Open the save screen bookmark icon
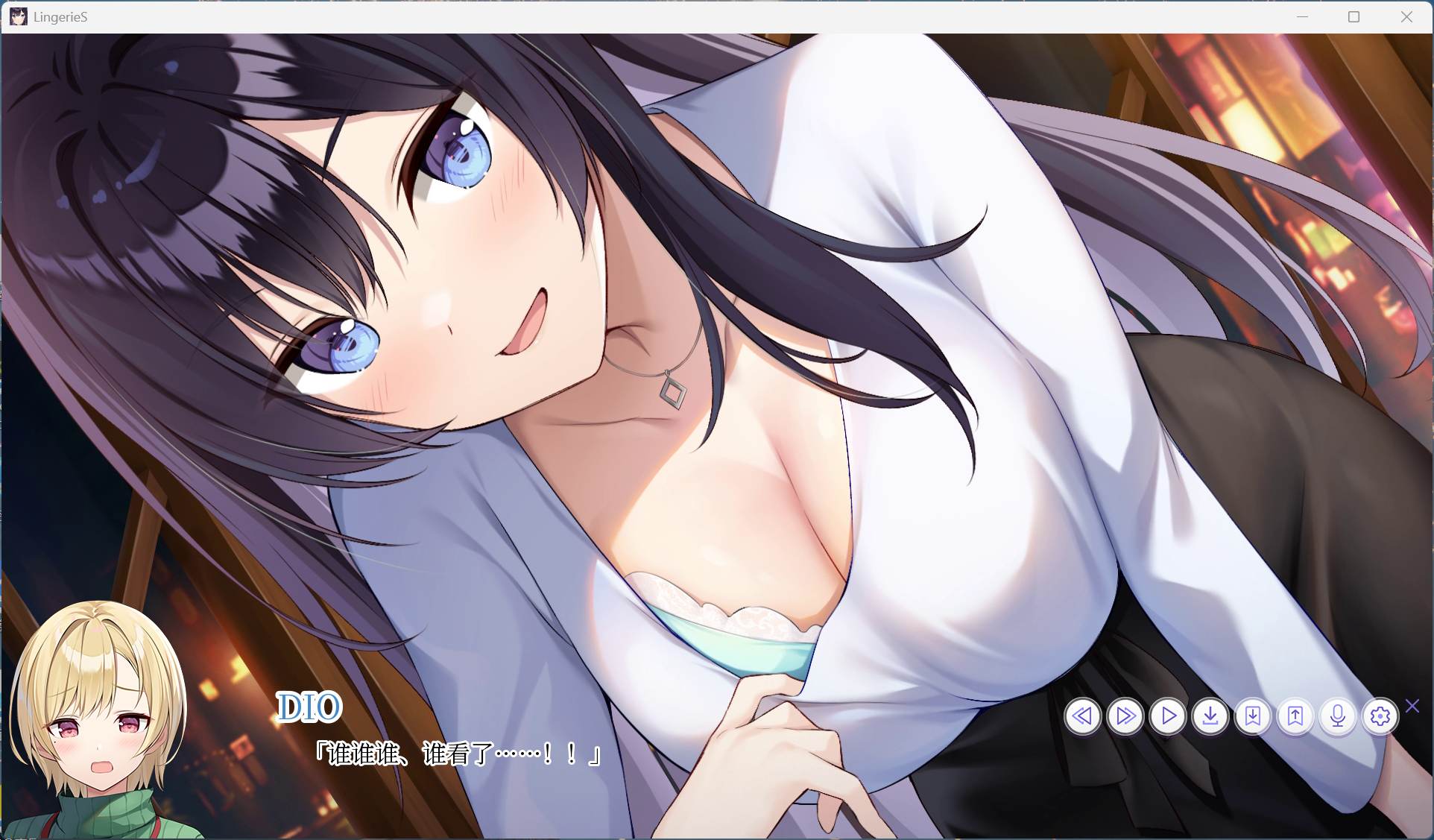Viewport: 1434px width, 840px height. [1253, 716]
